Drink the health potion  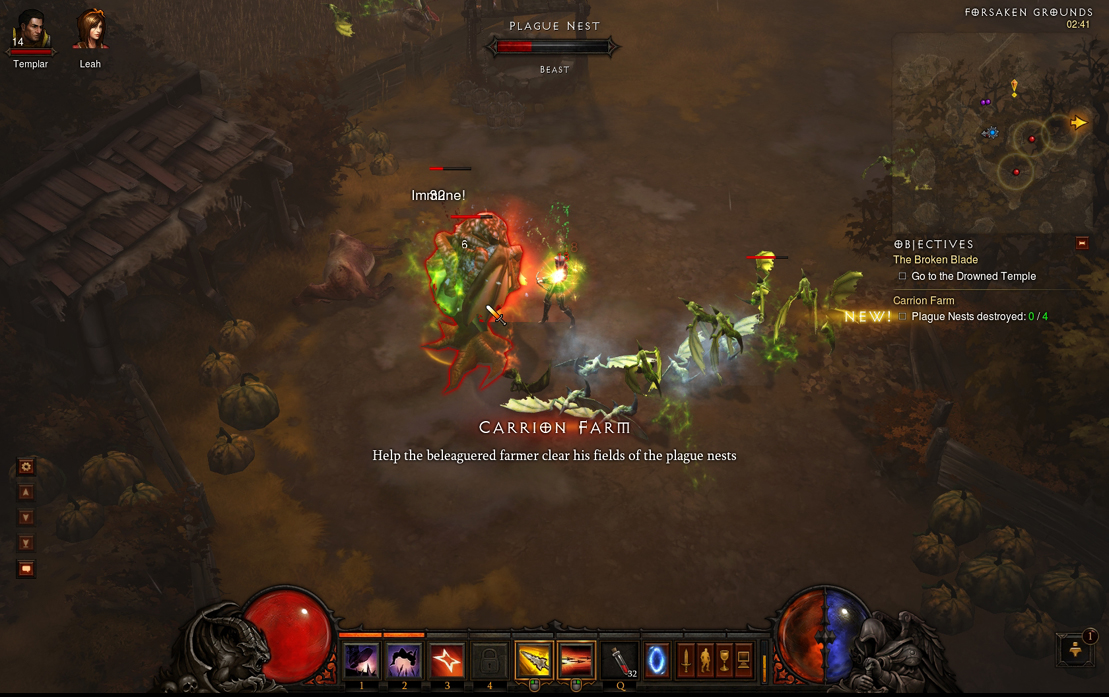[x=621, y=661]
